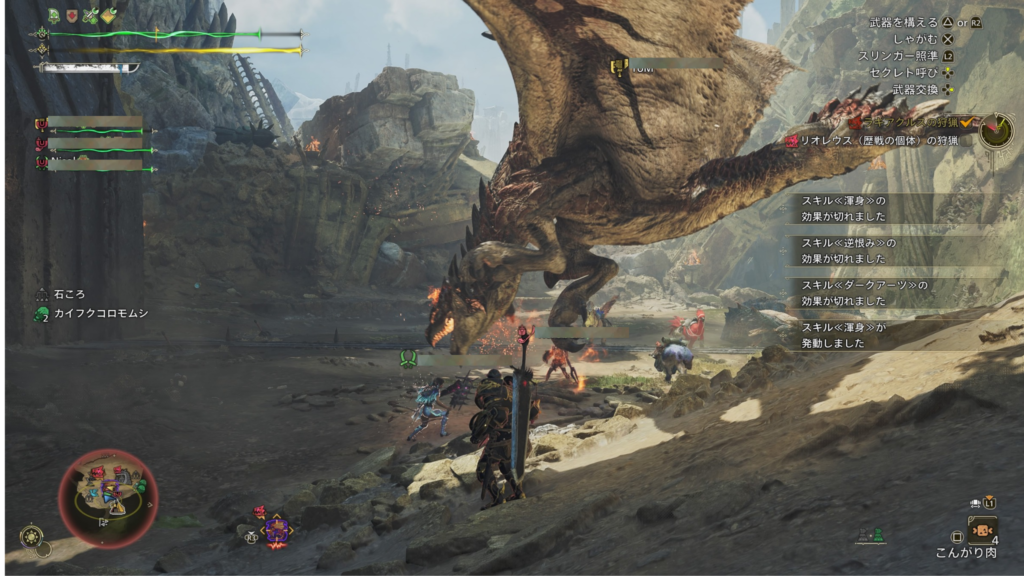Click the crossed swords buff icon
This screenshot has height=576, width=1024.
91,15
